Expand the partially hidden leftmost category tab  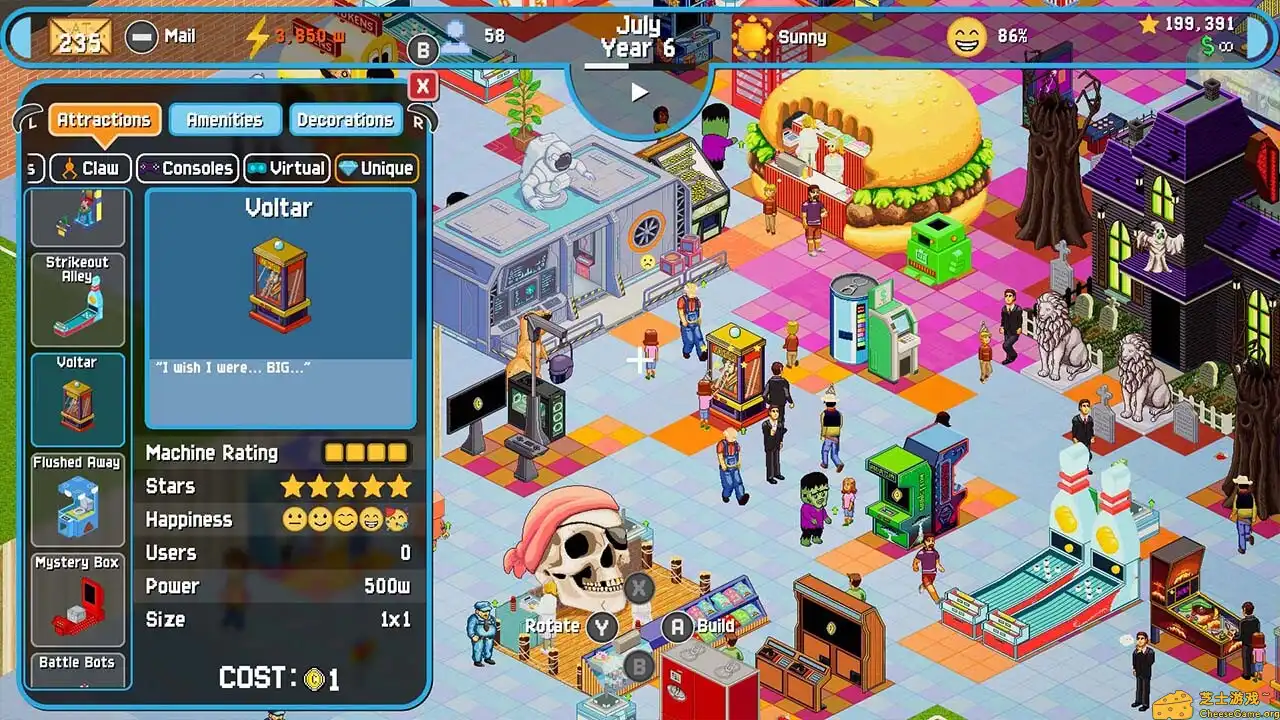[32, 168]
